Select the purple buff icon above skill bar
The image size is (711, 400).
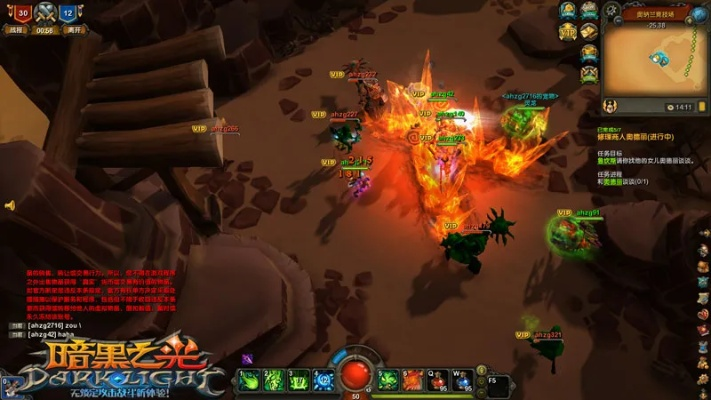tap(247, 359)
